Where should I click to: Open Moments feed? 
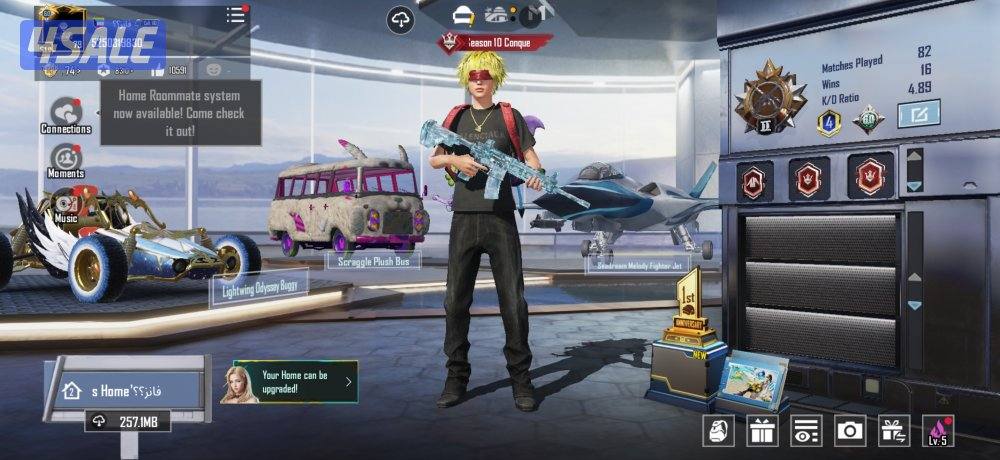click(66, 158)
